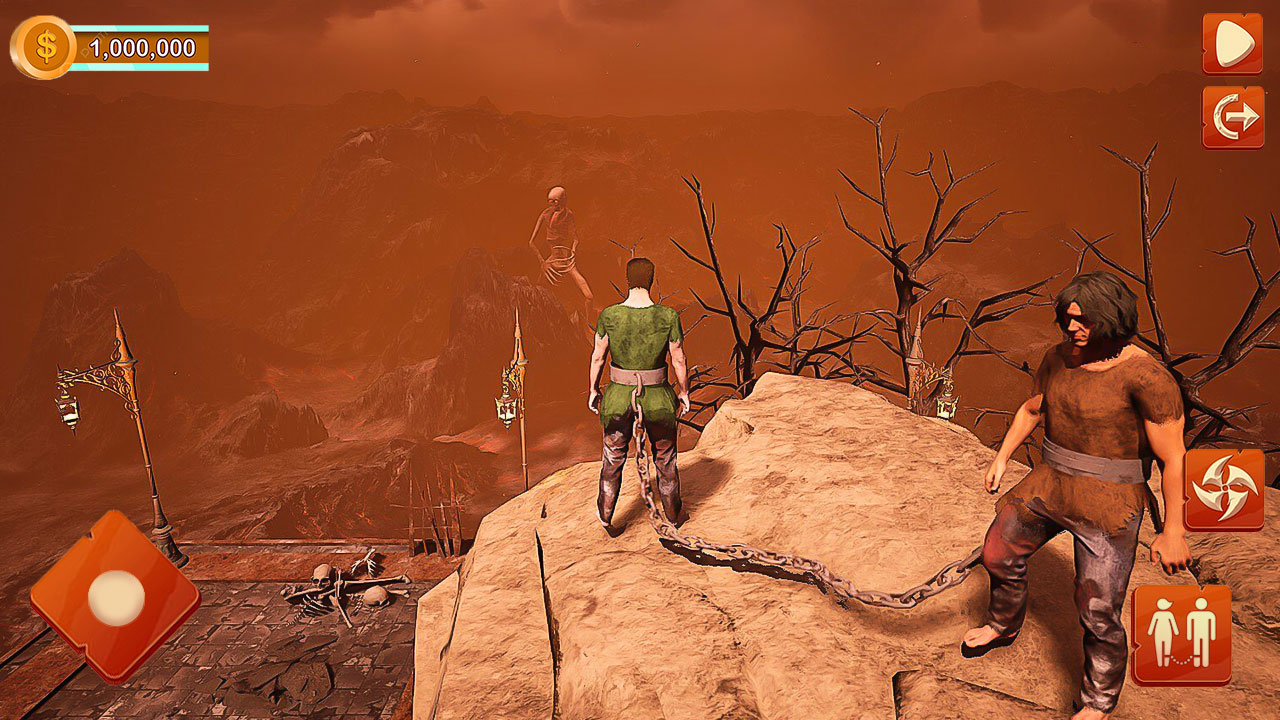Tap the play arrow button
The image size is (1280, 720).
[x=1232, y=43]
